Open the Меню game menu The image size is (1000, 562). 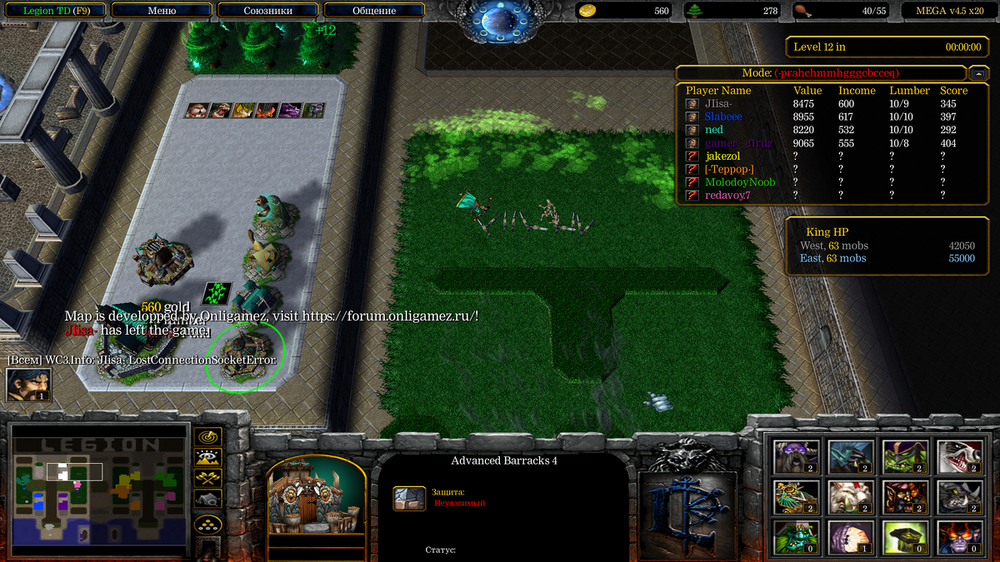[x=161, y=11]
